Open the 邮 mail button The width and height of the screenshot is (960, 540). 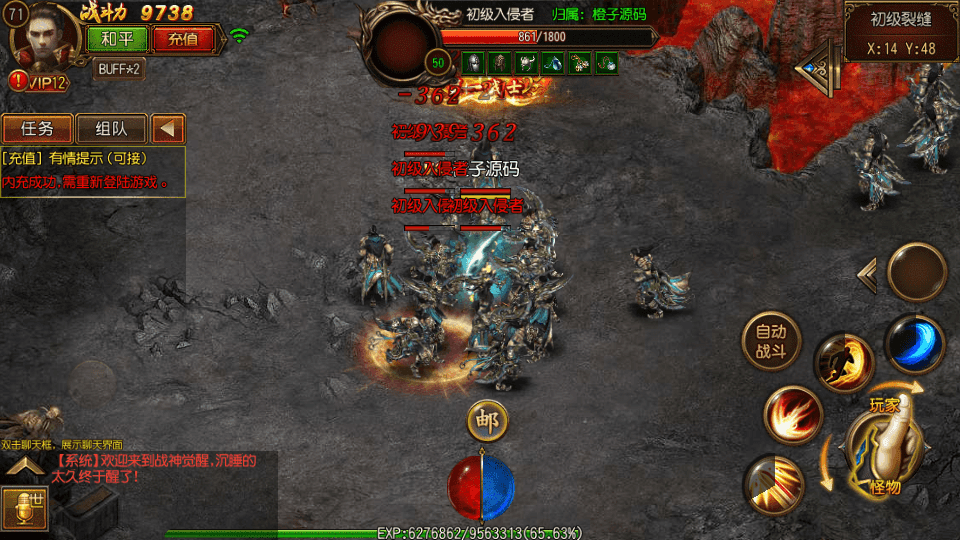[488, 420]
